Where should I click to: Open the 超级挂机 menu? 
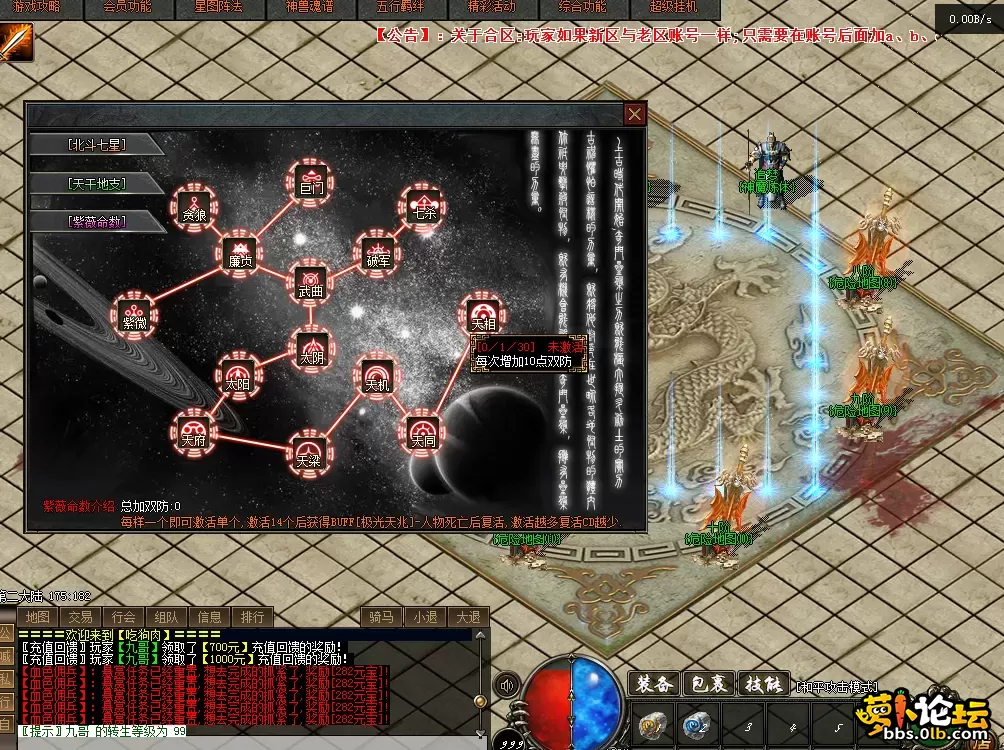click(685, 7)
